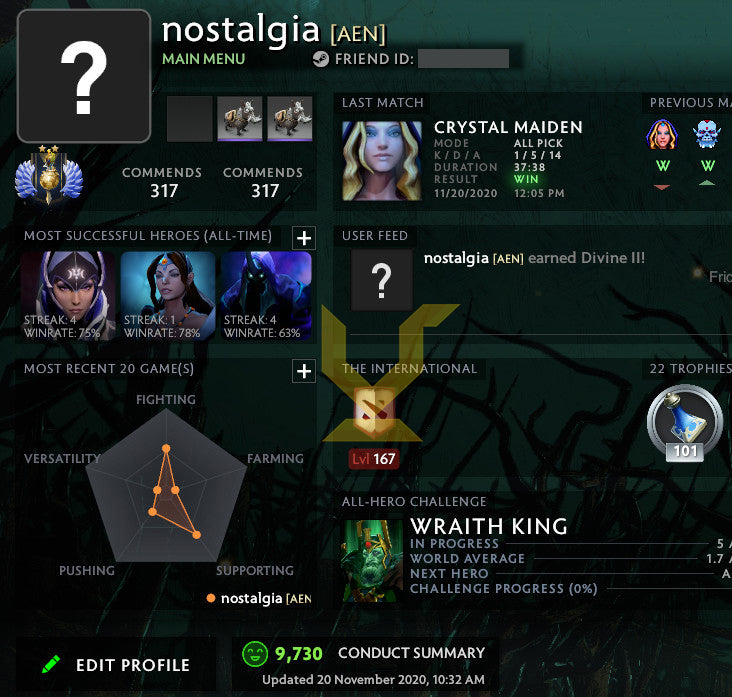Click the Steam icon beside Friend ID
This screenshot has height=697, width=732.
point(320,59)
